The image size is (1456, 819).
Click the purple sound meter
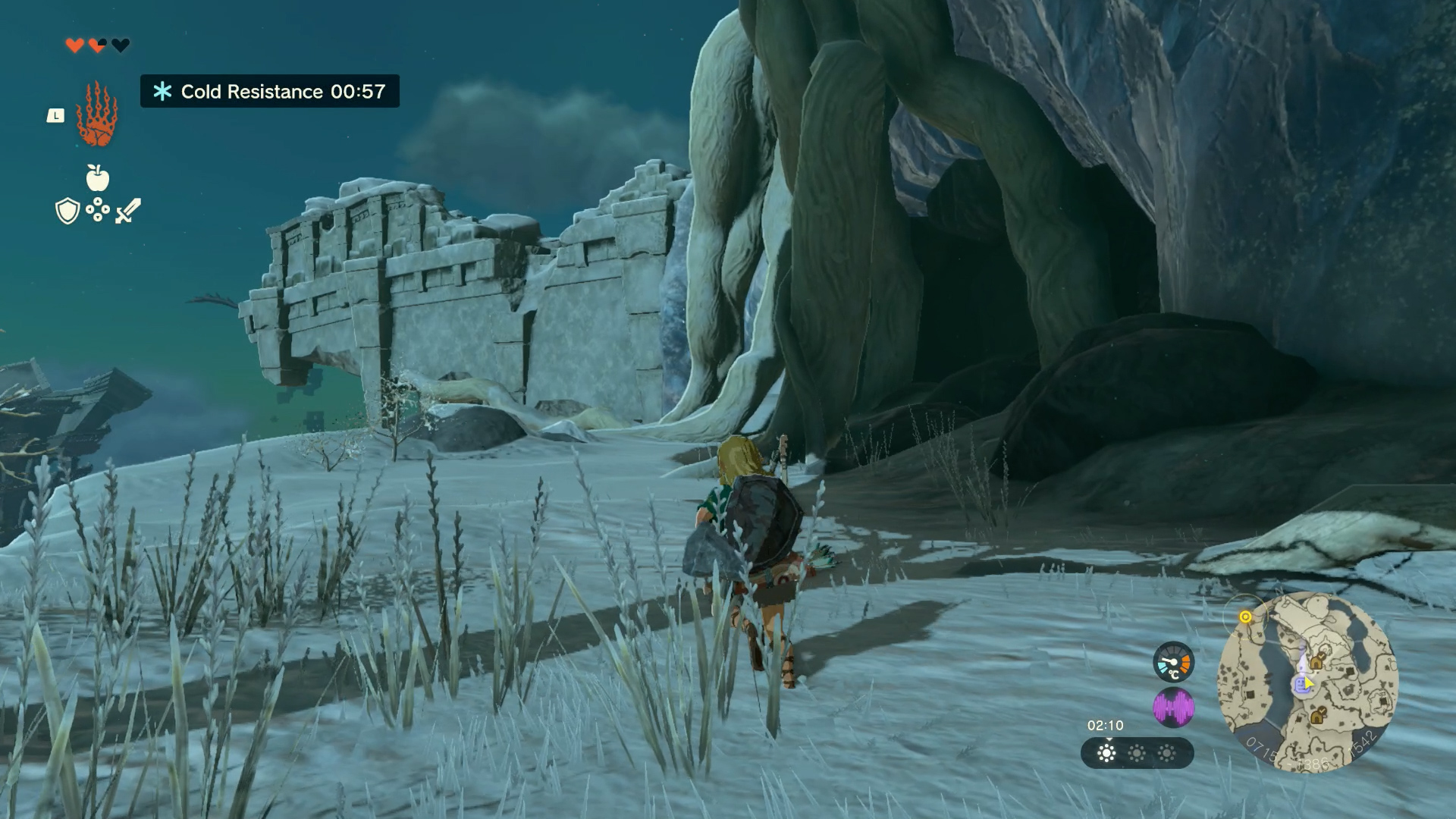pyautogui.click(x=1173, y=708)
